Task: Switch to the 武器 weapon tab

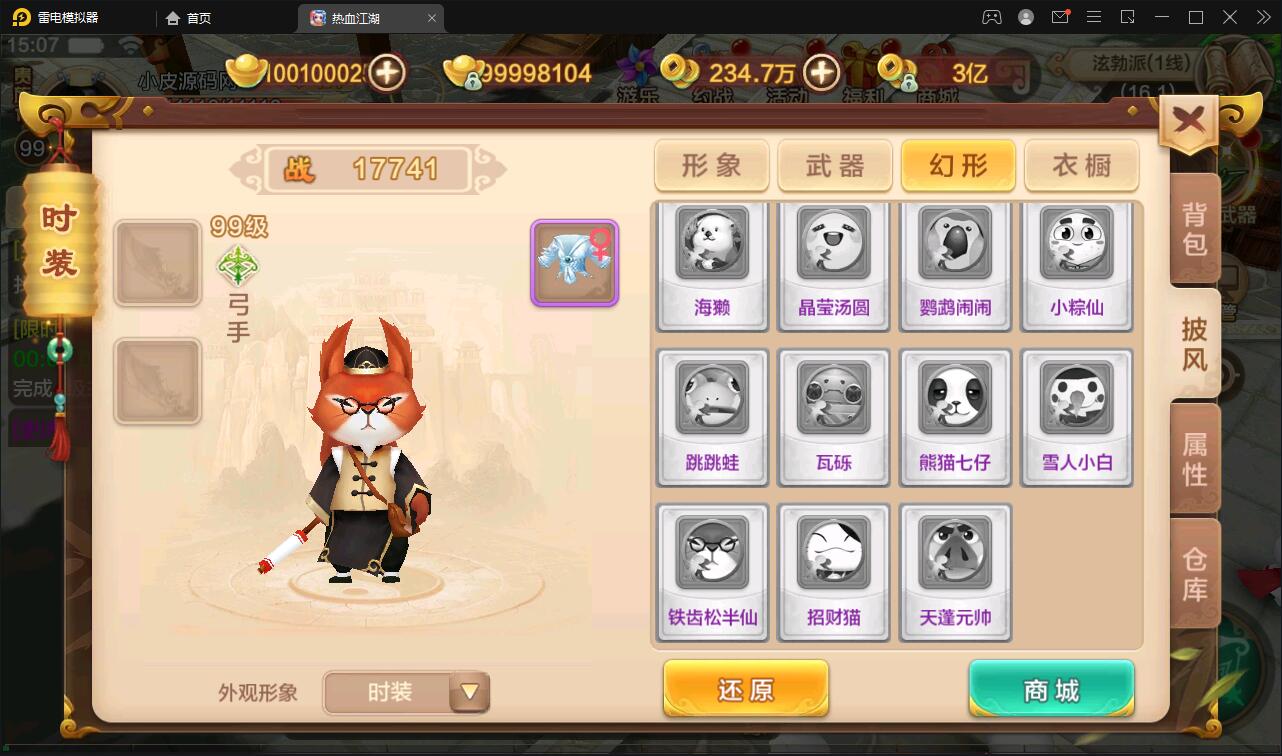Action: 834,166
